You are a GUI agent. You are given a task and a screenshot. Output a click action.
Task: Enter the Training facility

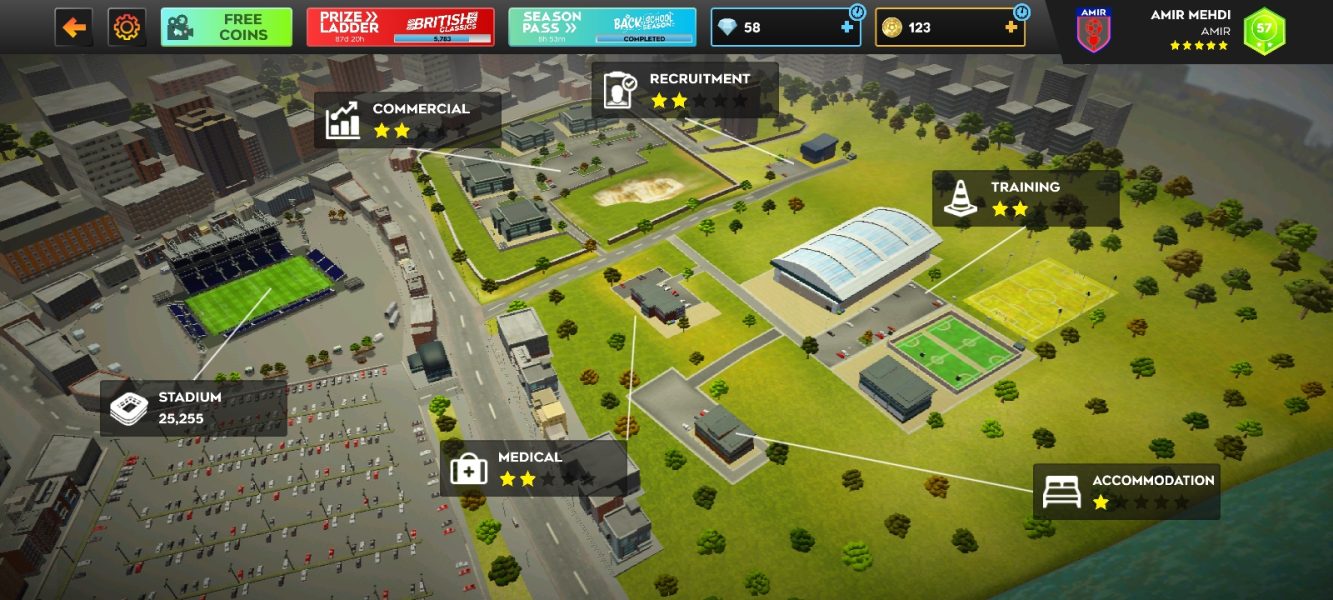point(1025,198)
